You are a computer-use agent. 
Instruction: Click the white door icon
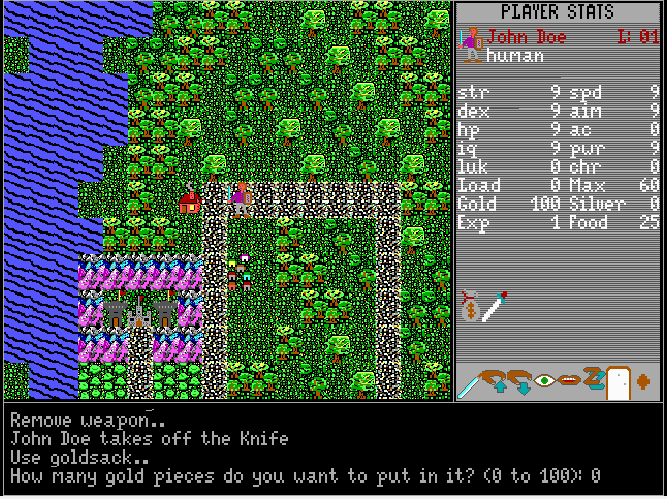(617, 382)
